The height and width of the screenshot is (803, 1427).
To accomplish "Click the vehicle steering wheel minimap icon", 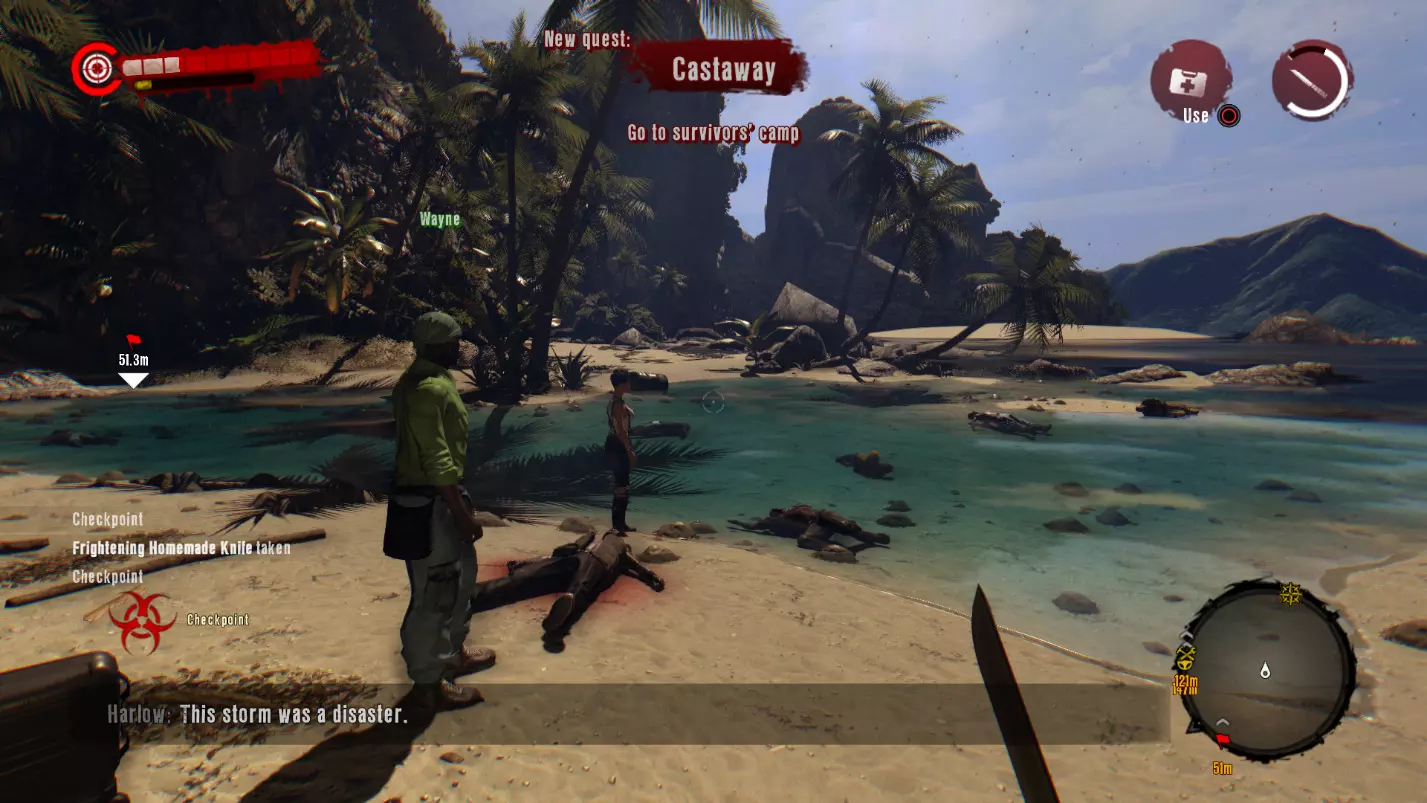I will pyautogui.click(x=1184, y=664).
